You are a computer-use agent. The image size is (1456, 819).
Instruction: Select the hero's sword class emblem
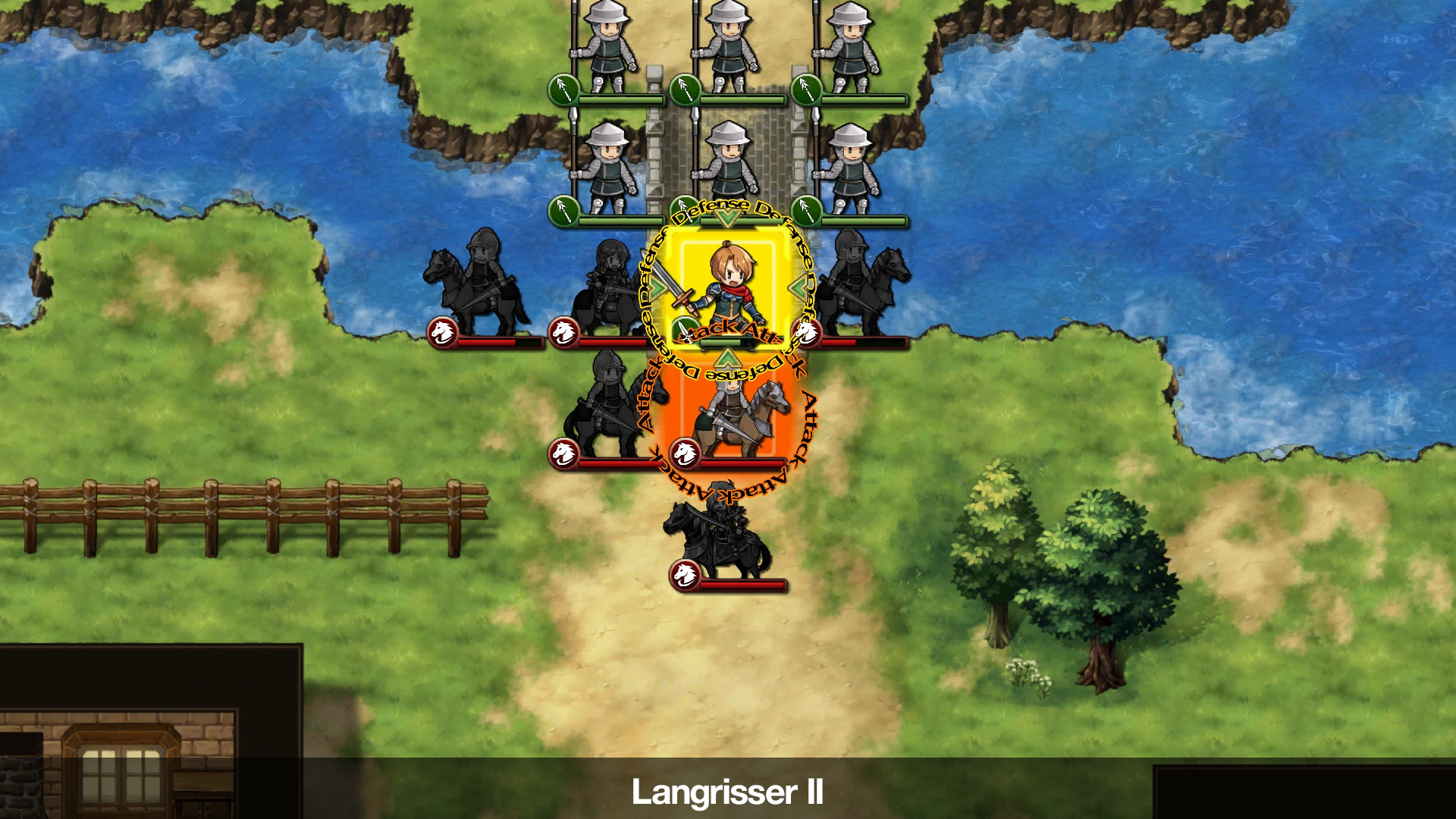tap(686, 331)
